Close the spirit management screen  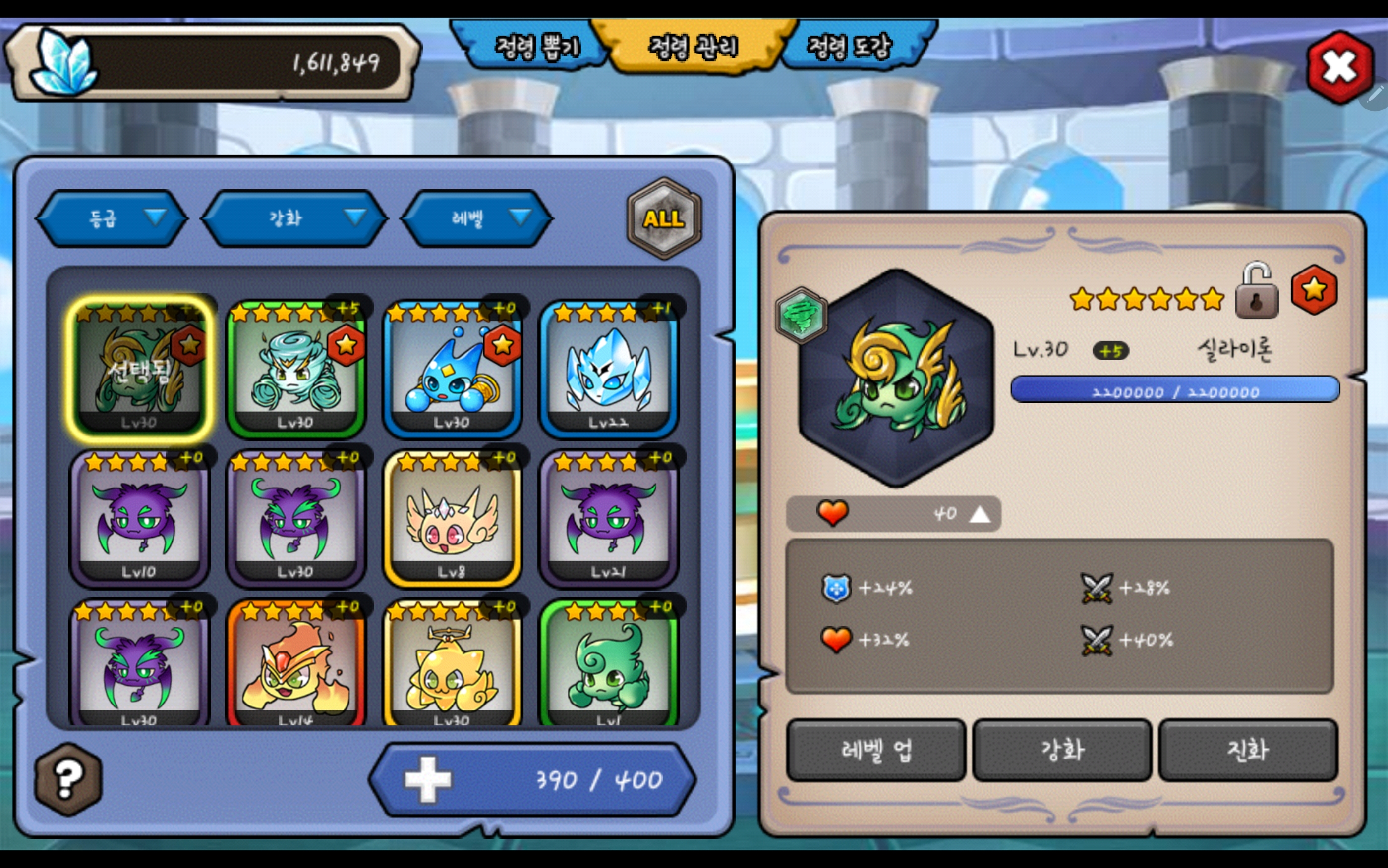click(x=1339, y=67)
